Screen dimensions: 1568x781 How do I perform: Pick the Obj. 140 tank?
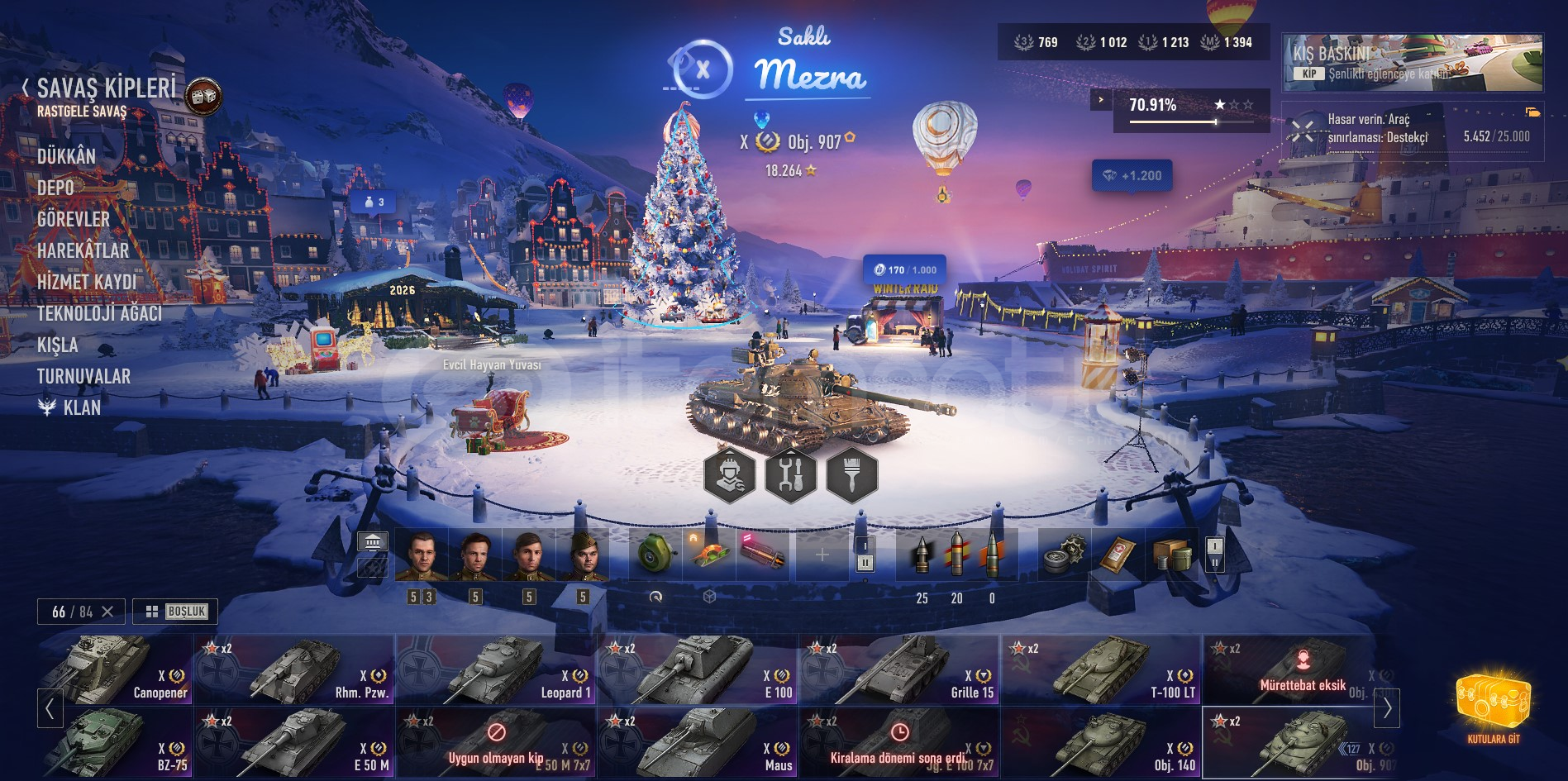coord(1100,742)
